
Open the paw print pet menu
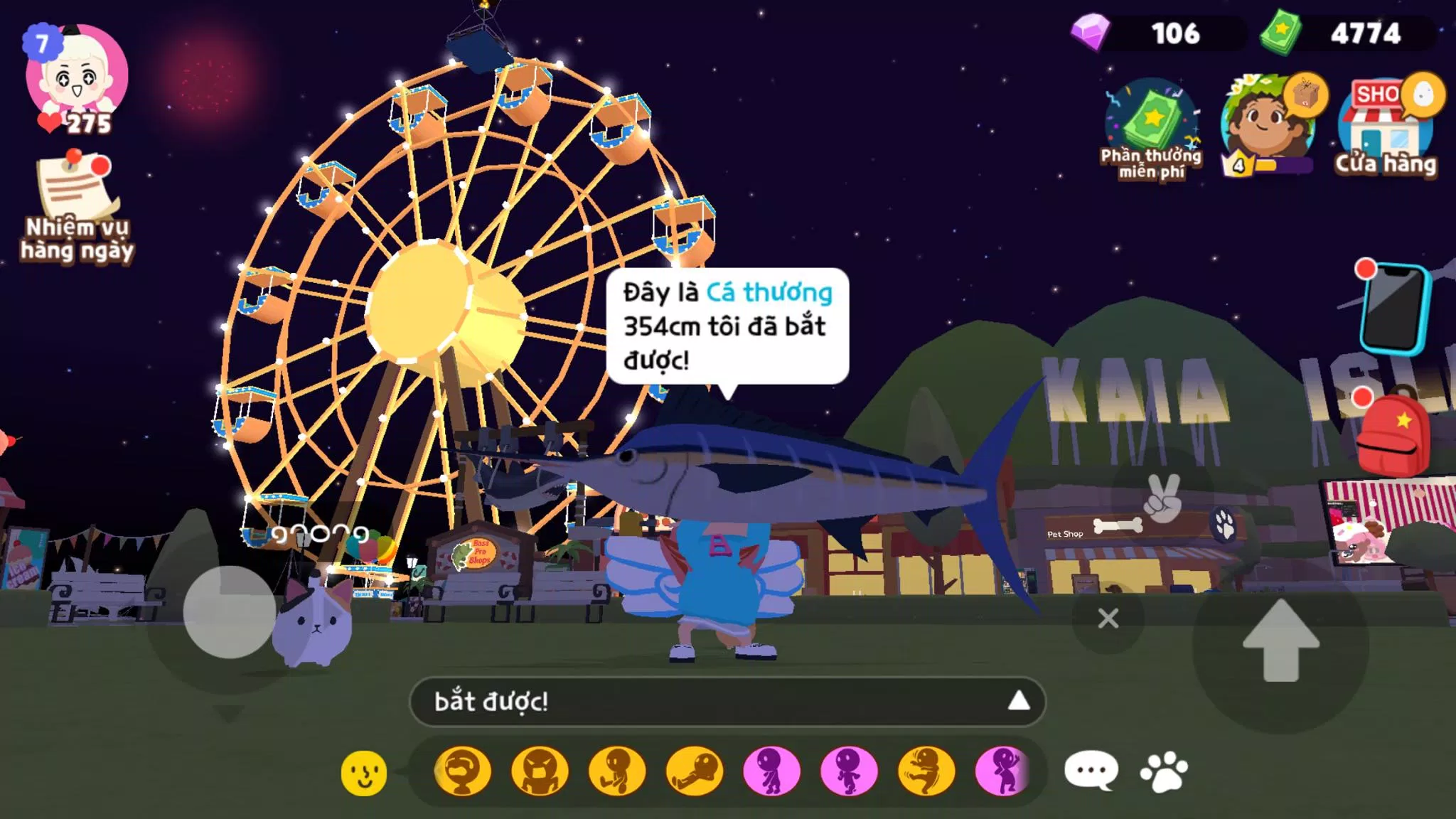(1164, 771)
